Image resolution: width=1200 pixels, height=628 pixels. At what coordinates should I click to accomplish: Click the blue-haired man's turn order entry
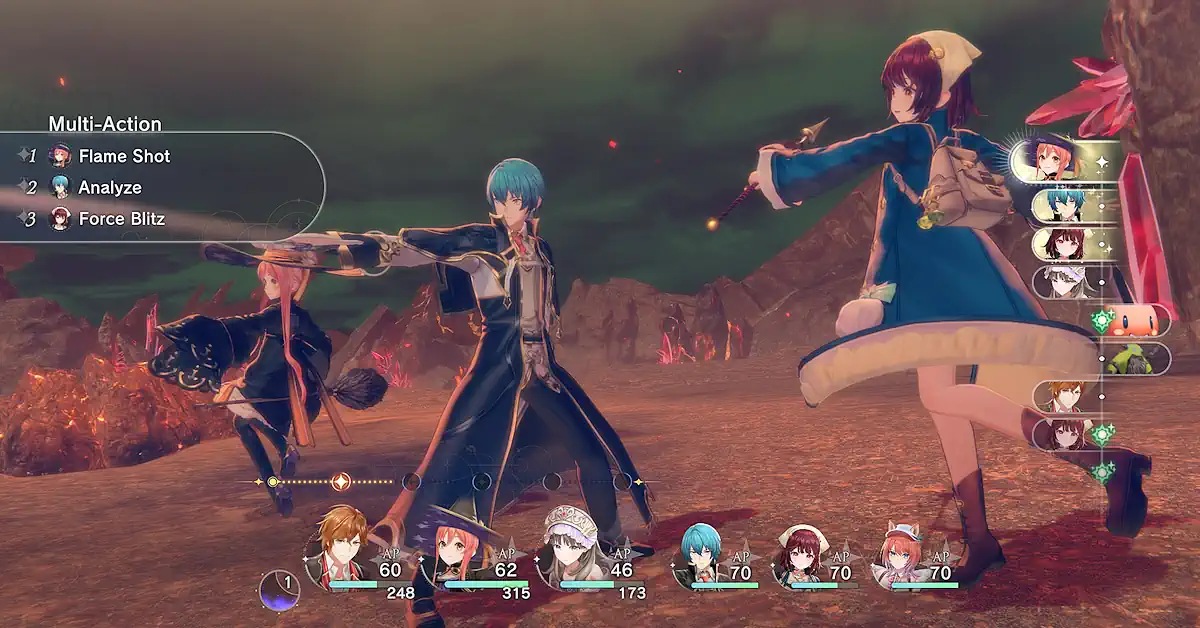(x=1066, y=205)
